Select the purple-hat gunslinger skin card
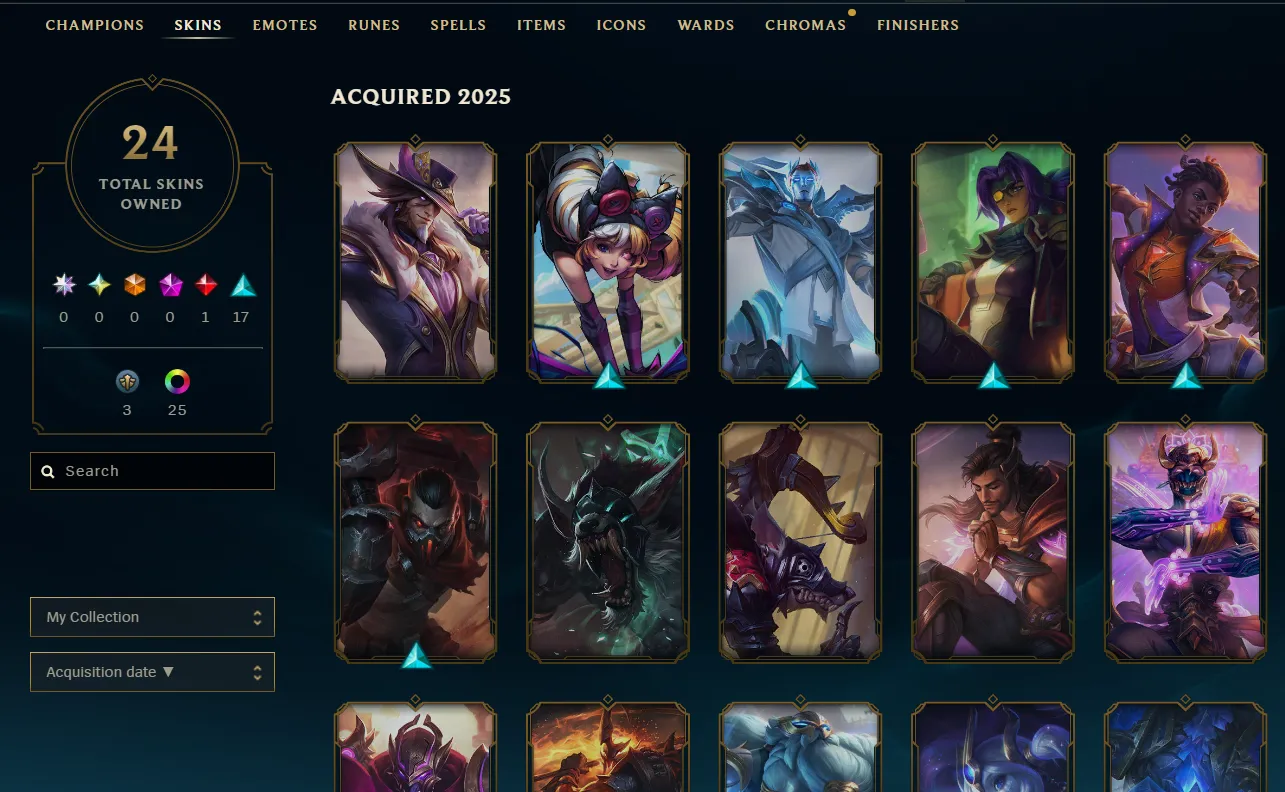The height and width of the screenshot is (792, 1285). (415, 261)
